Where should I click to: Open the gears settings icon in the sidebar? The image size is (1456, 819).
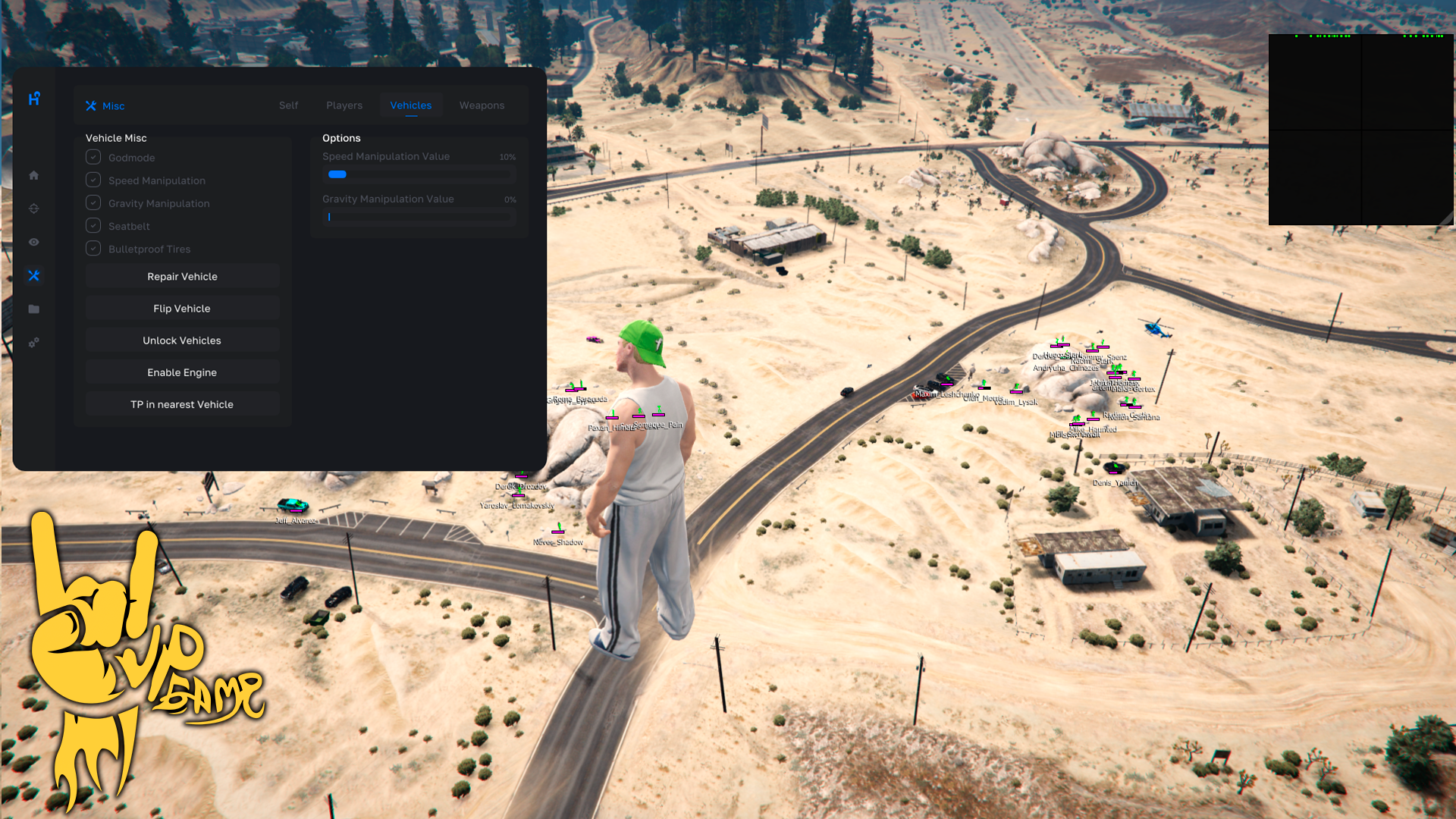(34, 343)
